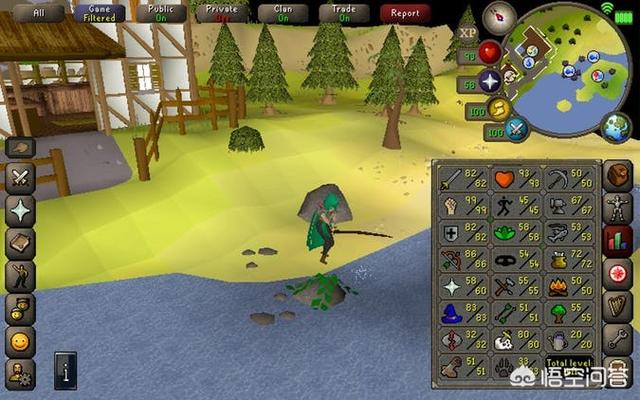The width and height of the screenshot is (640, 400).
Task: Click the info 'i' button
Action: pos(65,369)
